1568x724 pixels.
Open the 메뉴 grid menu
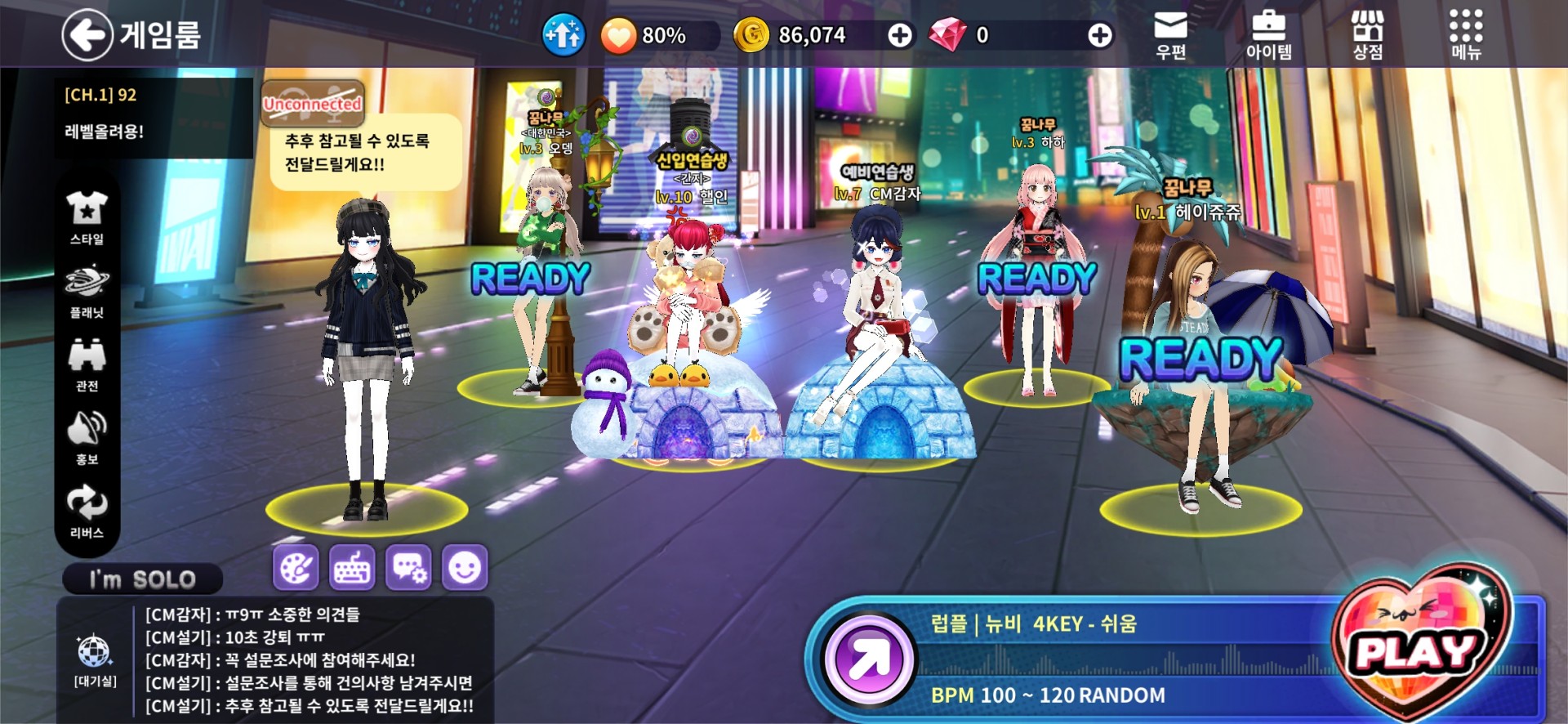point(1466,35)
